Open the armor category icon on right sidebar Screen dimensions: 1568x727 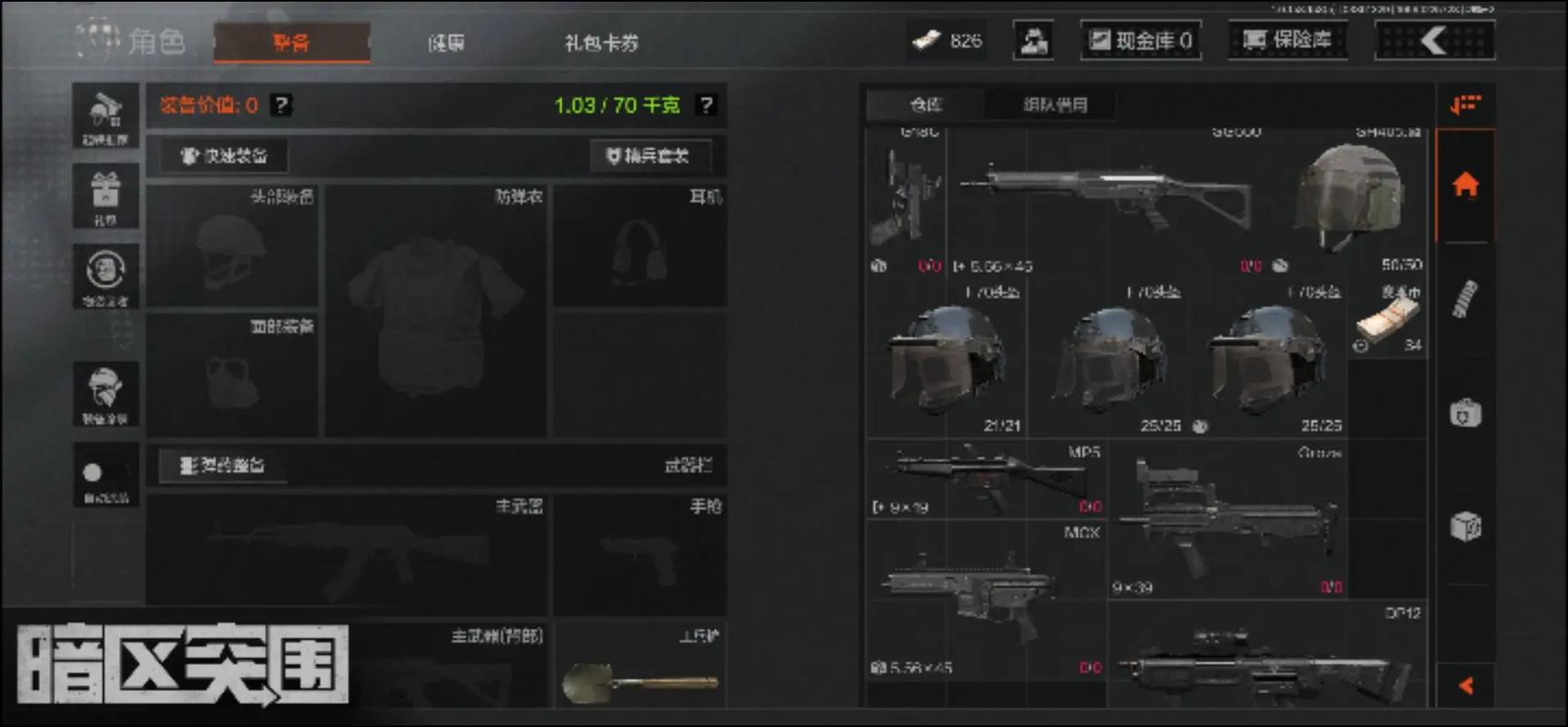(x=1464, y=413)
